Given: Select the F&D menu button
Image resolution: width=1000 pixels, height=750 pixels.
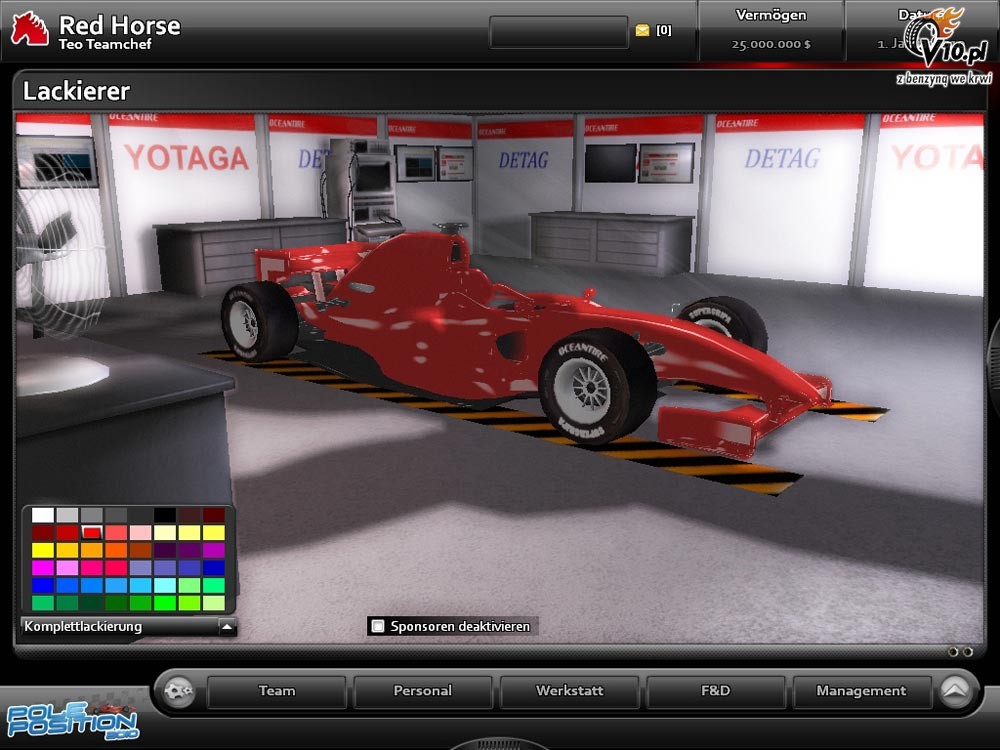Looking at the screenshot, I should tap(716, 691).
